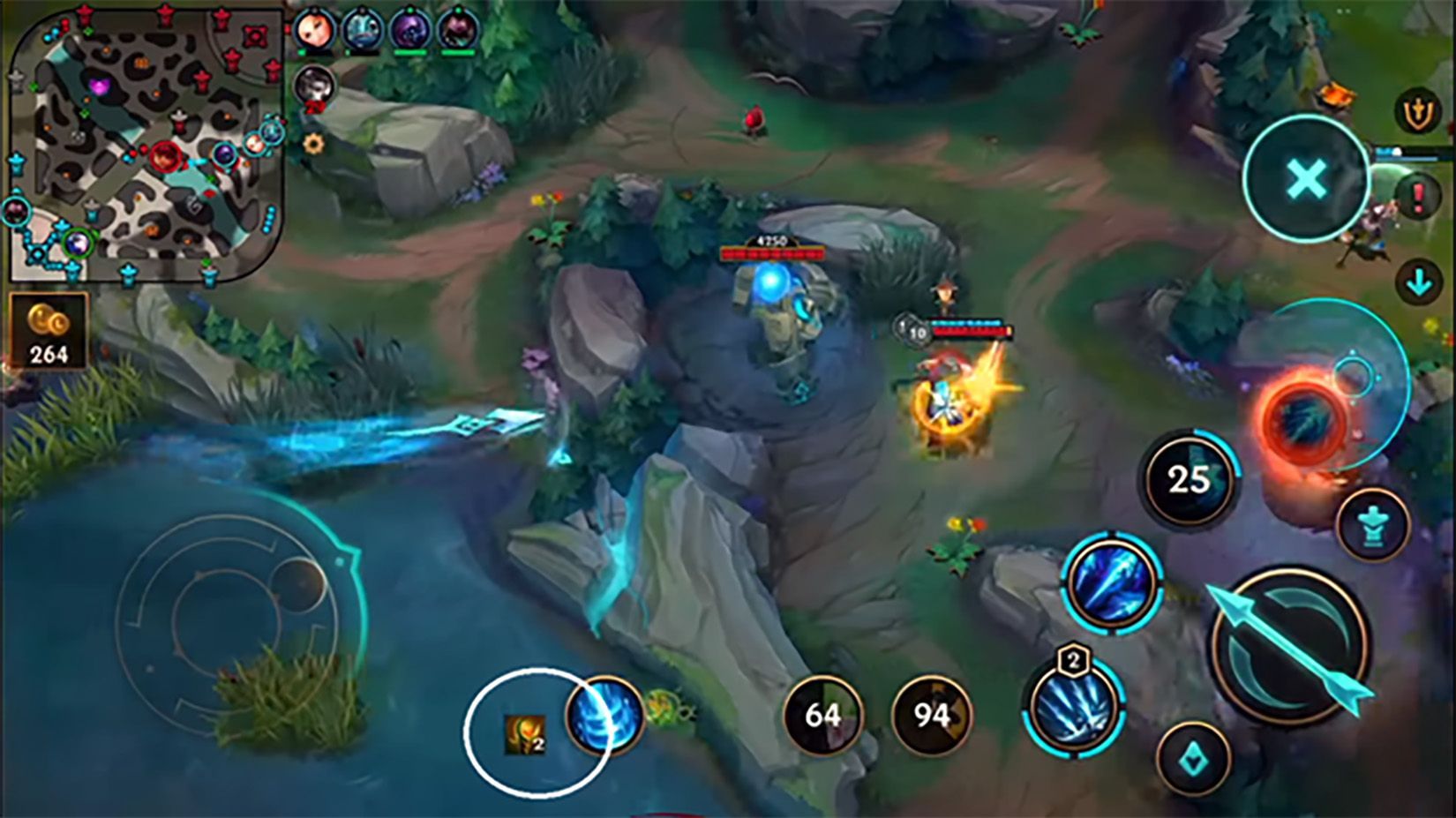The width and height of the screenshot is (1456, 818).
Task: Fire a basic attack with the arrow button
Action: pos(1290,646)
